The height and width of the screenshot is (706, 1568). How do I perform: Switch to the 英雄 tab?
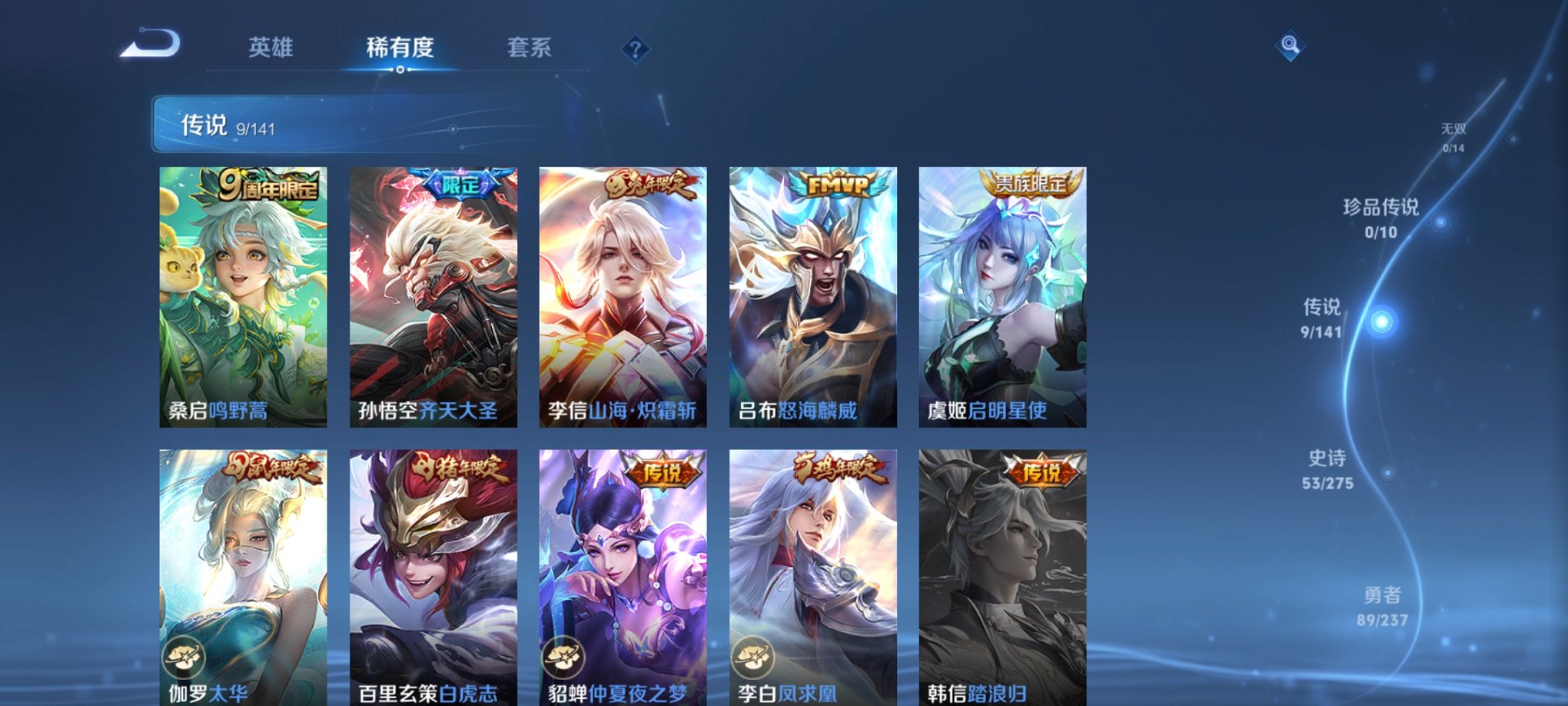[x=270, y=48]
